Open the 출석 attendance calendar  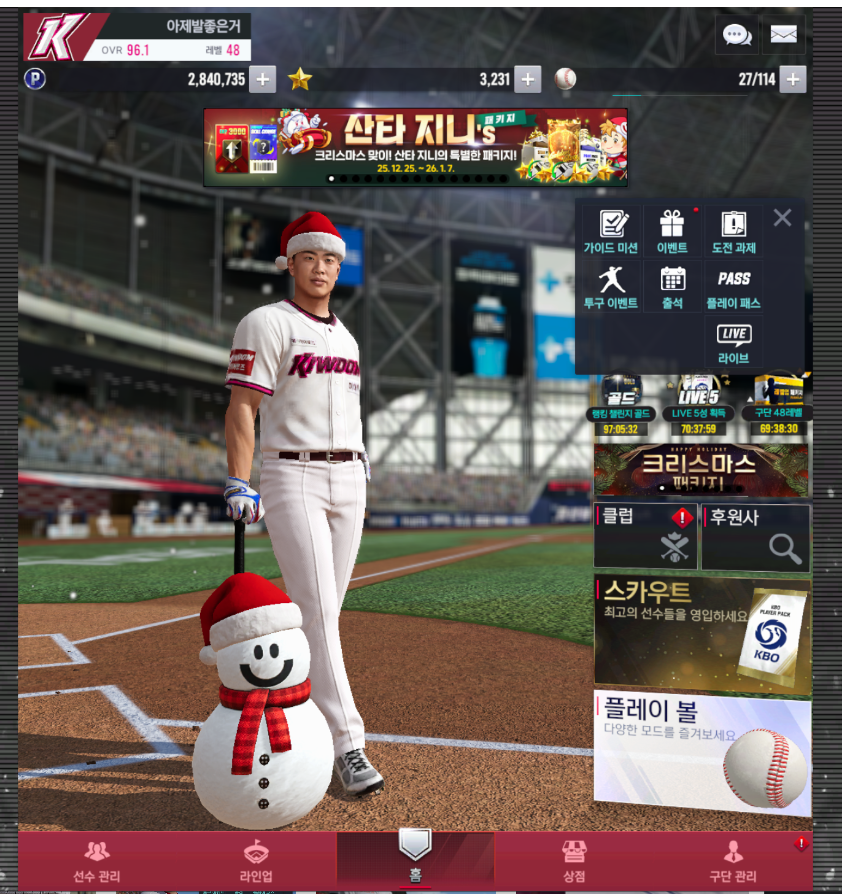(672, 287)
